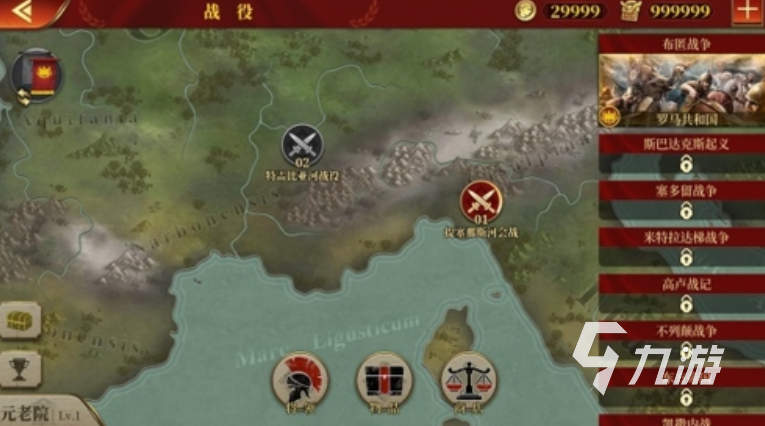The height and width of the screenshot is (426, 765).
Task: Open the shop scales icon
Action: pos(467,378)
